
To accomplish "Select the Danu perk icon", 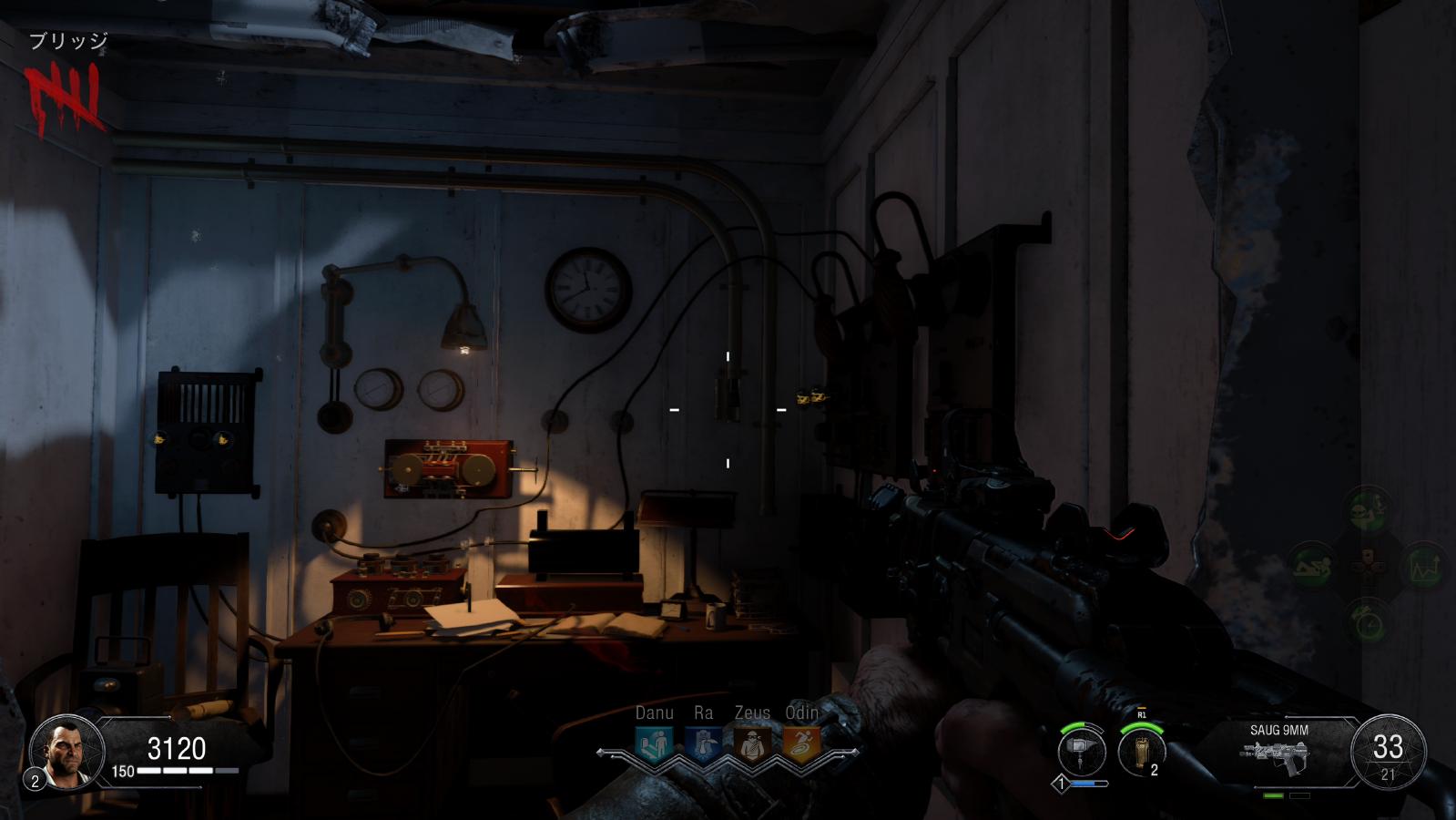I will tap(654, 744).
